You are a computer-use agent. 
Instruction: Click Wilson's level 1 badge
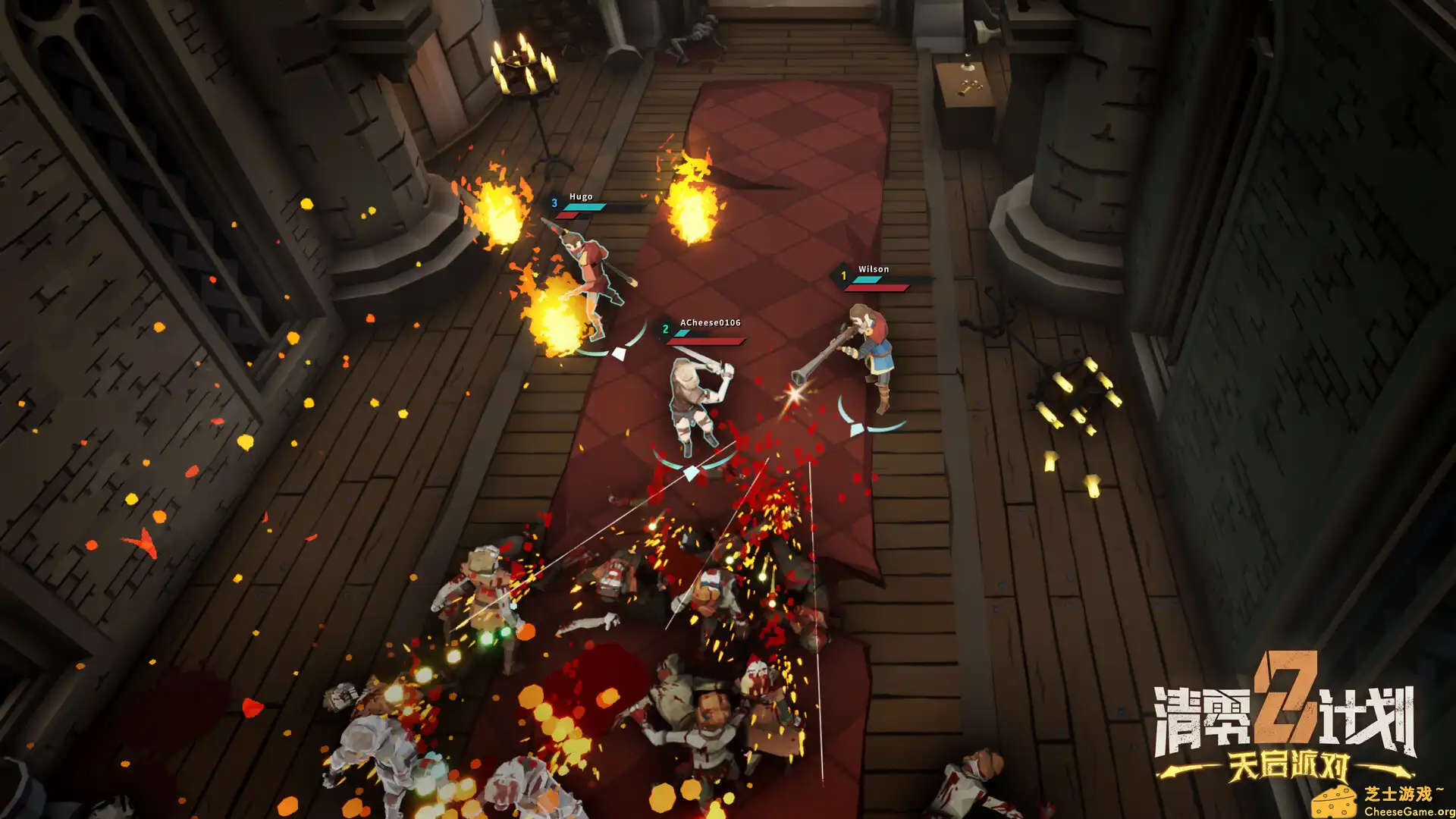click(844, 276)
